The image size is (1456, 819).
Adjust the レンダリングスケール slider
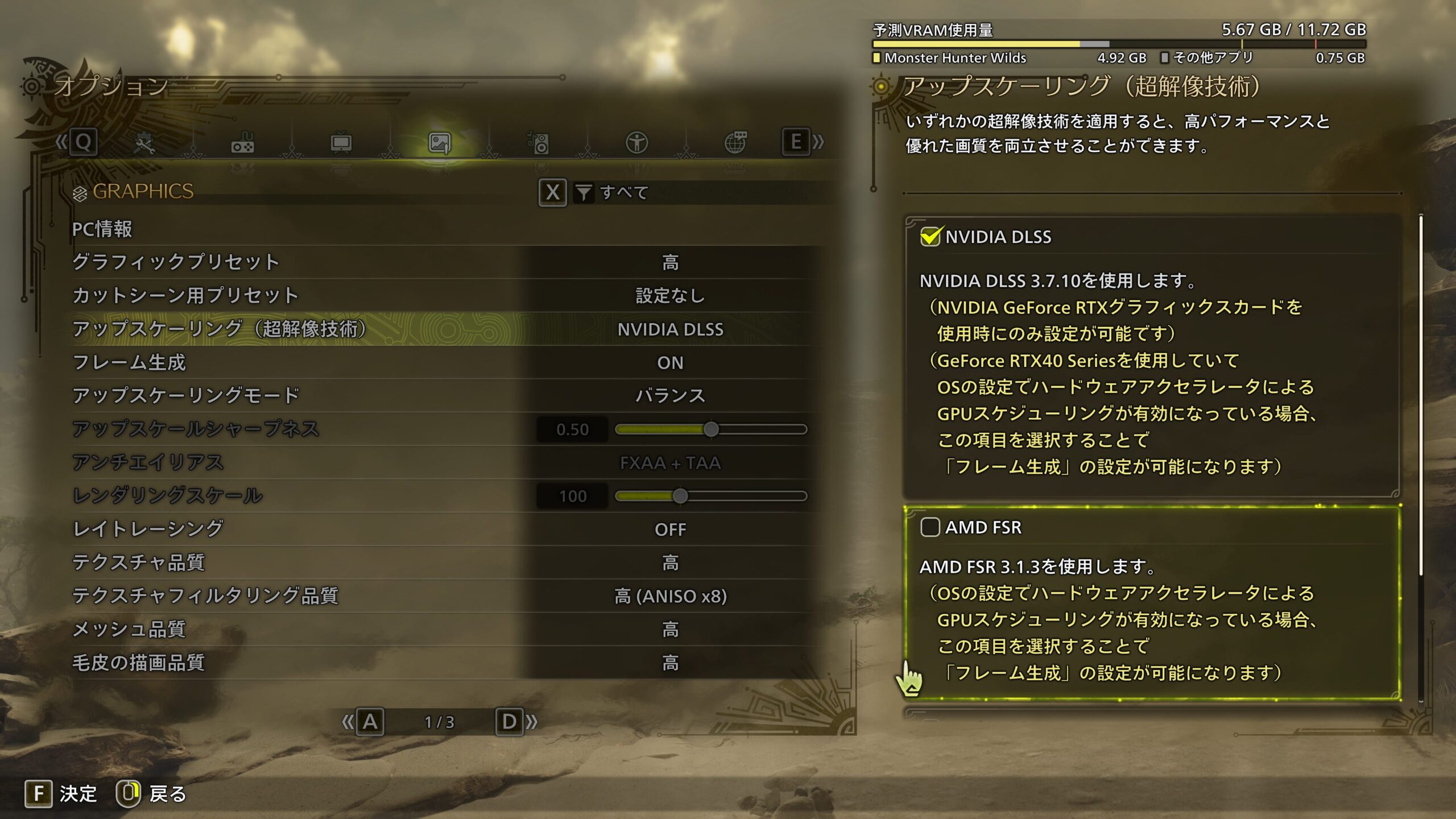pyautogui.click(x=680, y=496)
